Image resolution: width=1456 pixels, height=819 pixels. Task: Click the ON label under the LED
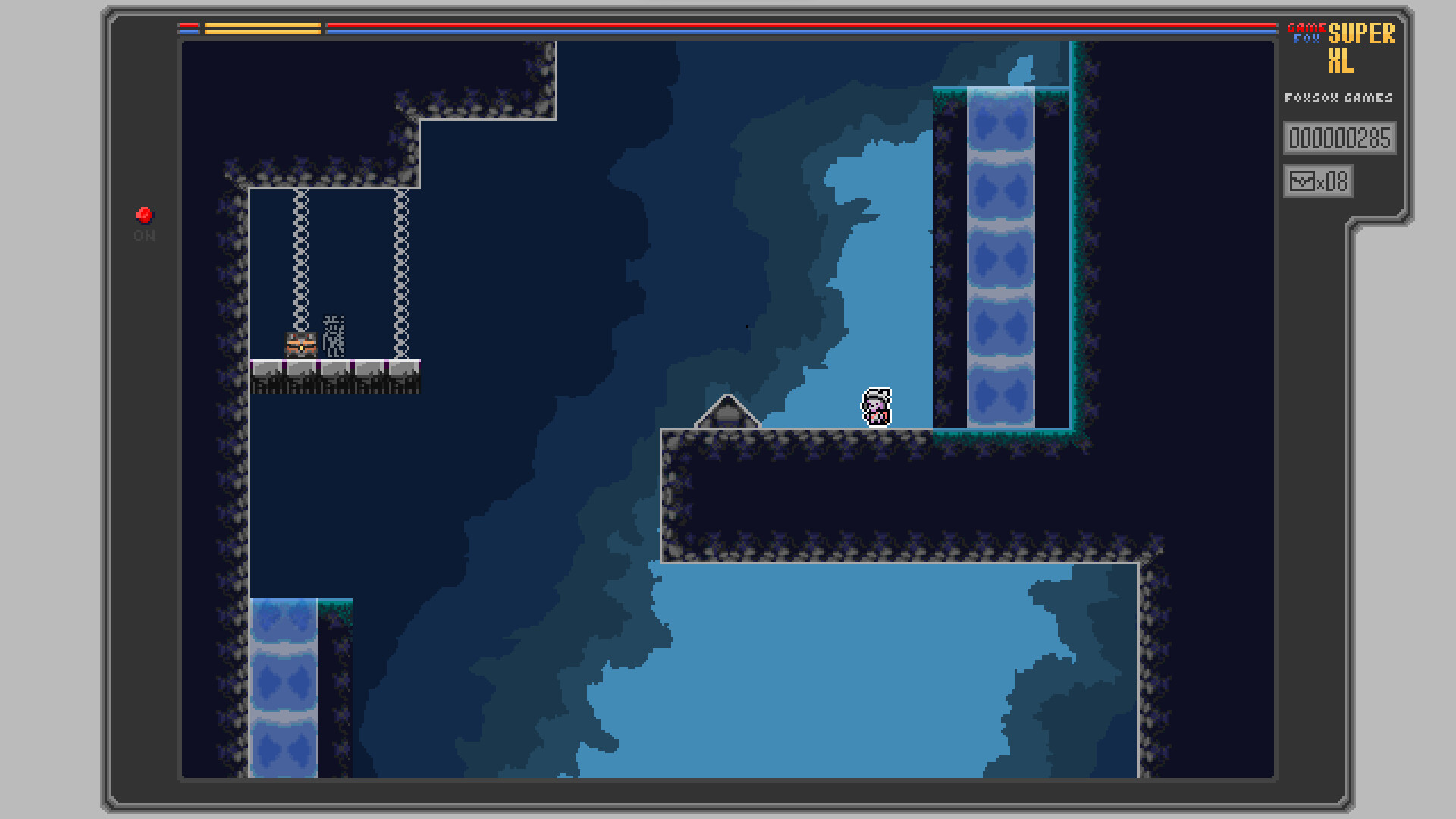tap(143, 236)
